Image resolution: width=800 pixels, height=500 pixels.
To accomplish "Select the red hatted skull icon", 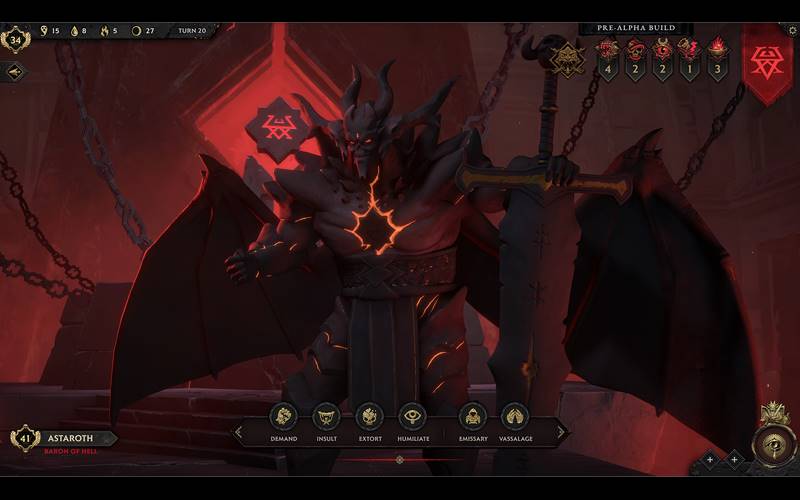I will 634,48.
